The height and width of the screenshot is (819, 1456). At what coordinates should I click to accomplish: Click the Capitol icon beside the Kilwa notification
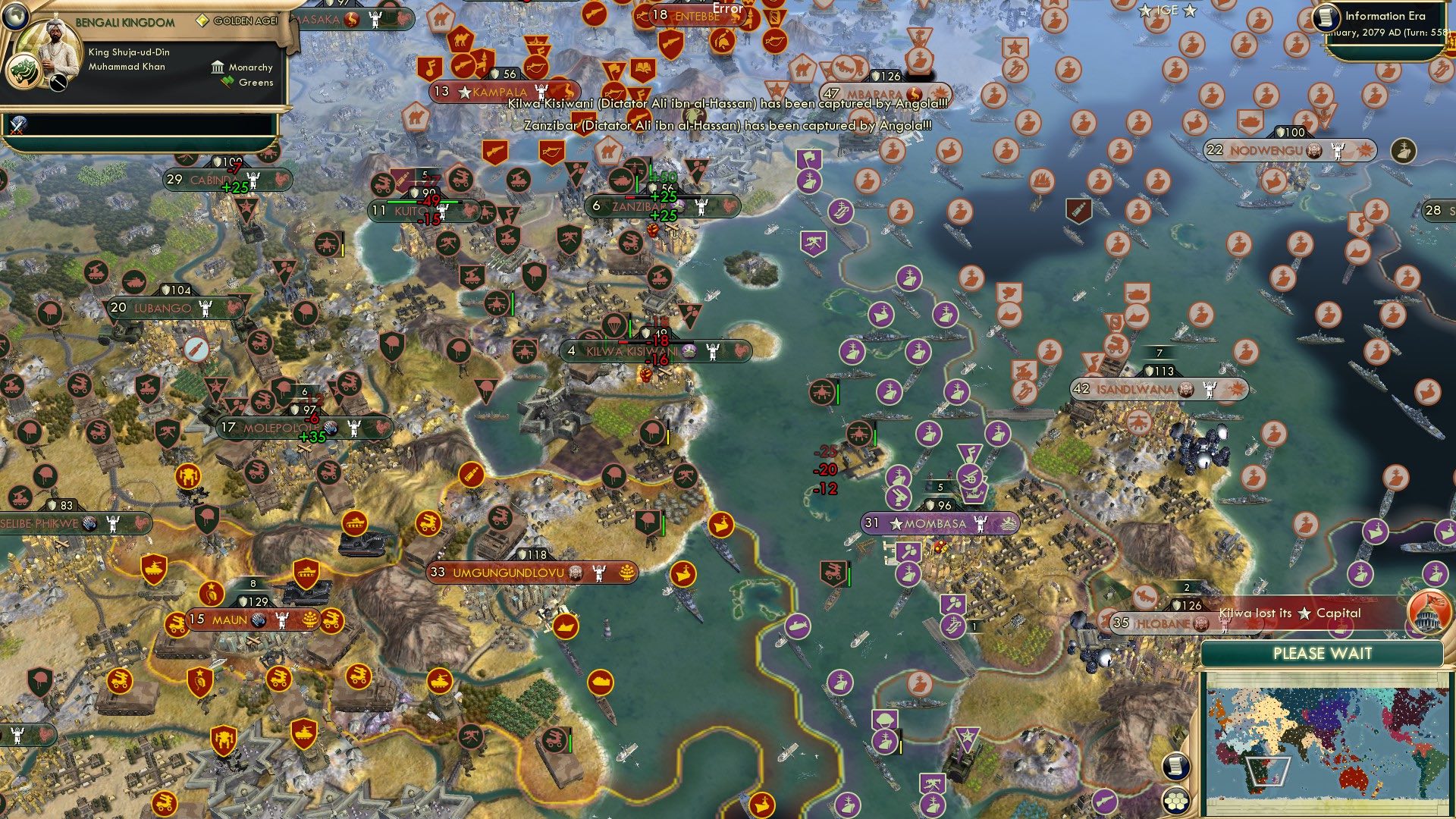tap(1428, 616)
